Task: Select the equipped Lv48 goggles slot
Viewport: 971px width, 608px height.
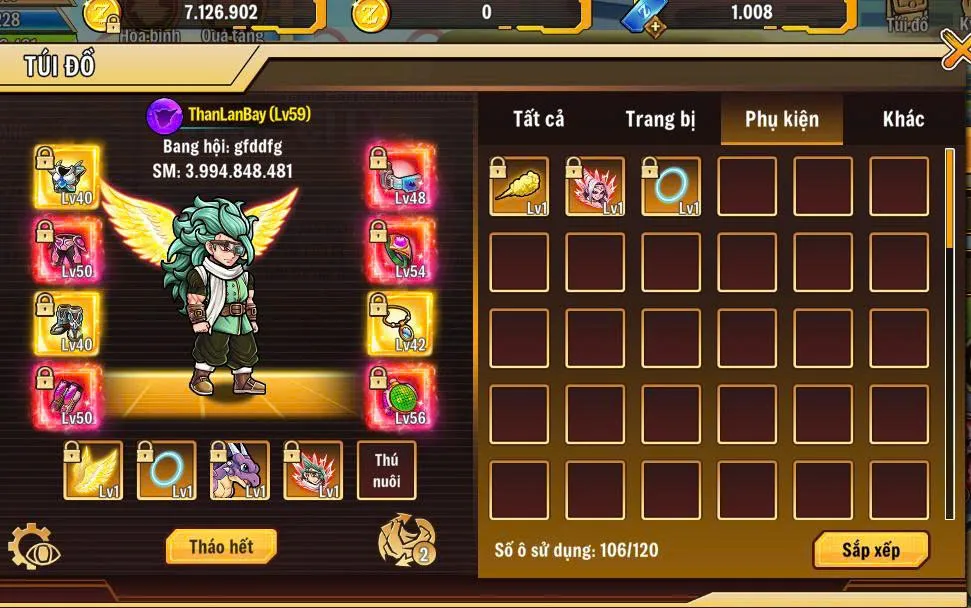Action: pyautogui.click(x=401, y=177)
